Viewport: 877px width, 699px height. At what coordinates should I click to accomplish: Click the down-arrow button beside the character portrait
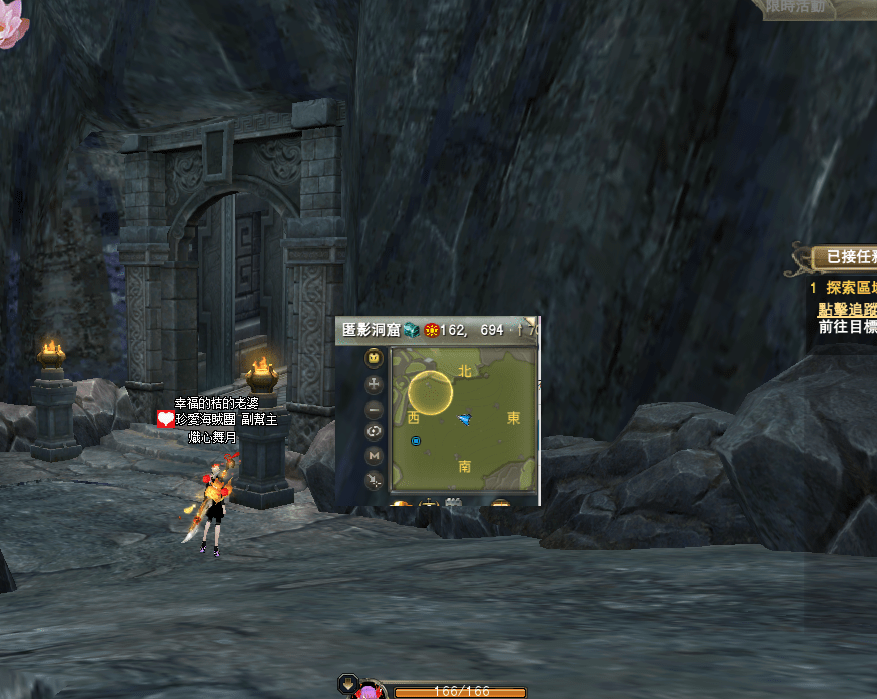[x=349, y=684]
